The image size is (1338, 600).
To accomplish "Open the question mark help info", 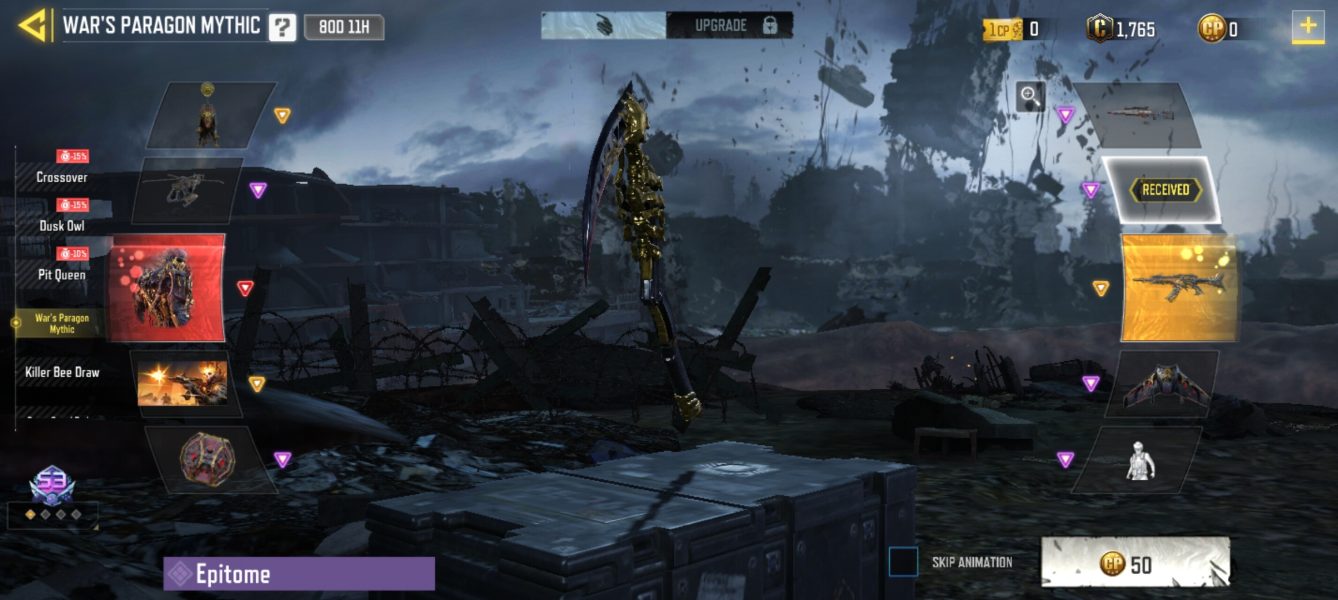I will [282, 27].
